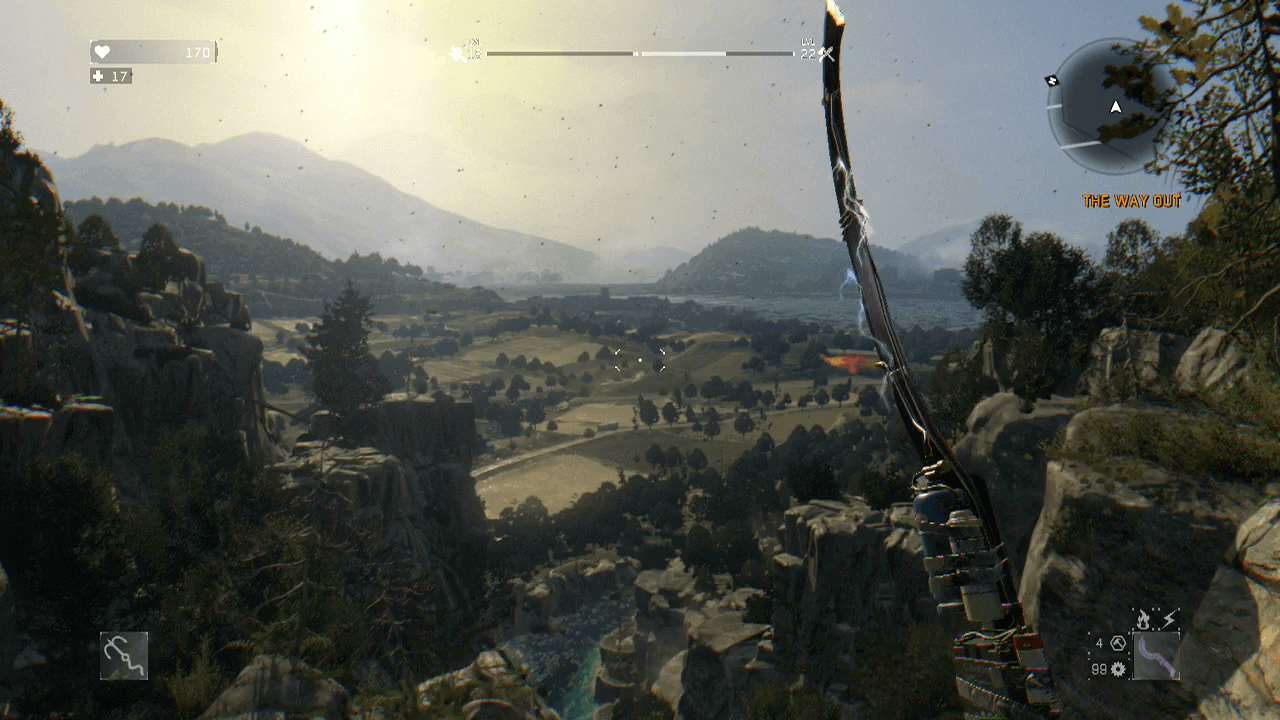
Task: Click the LVL 22 level indicator
Action: [806, 50]
